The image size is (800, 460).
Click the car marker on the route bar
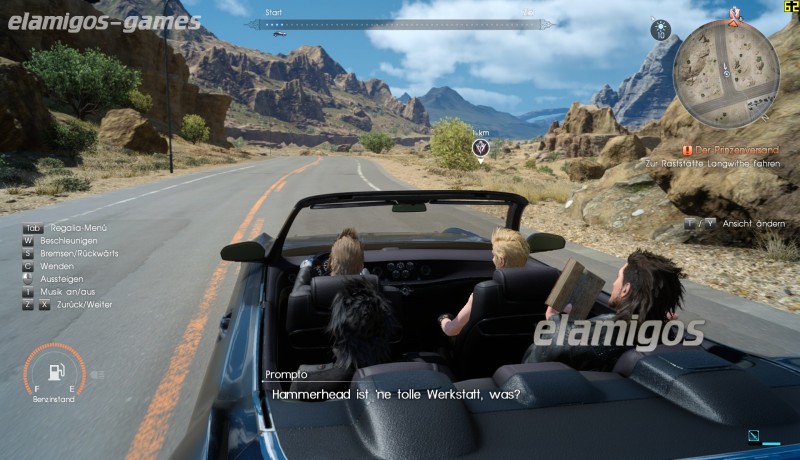click(280, 33)
